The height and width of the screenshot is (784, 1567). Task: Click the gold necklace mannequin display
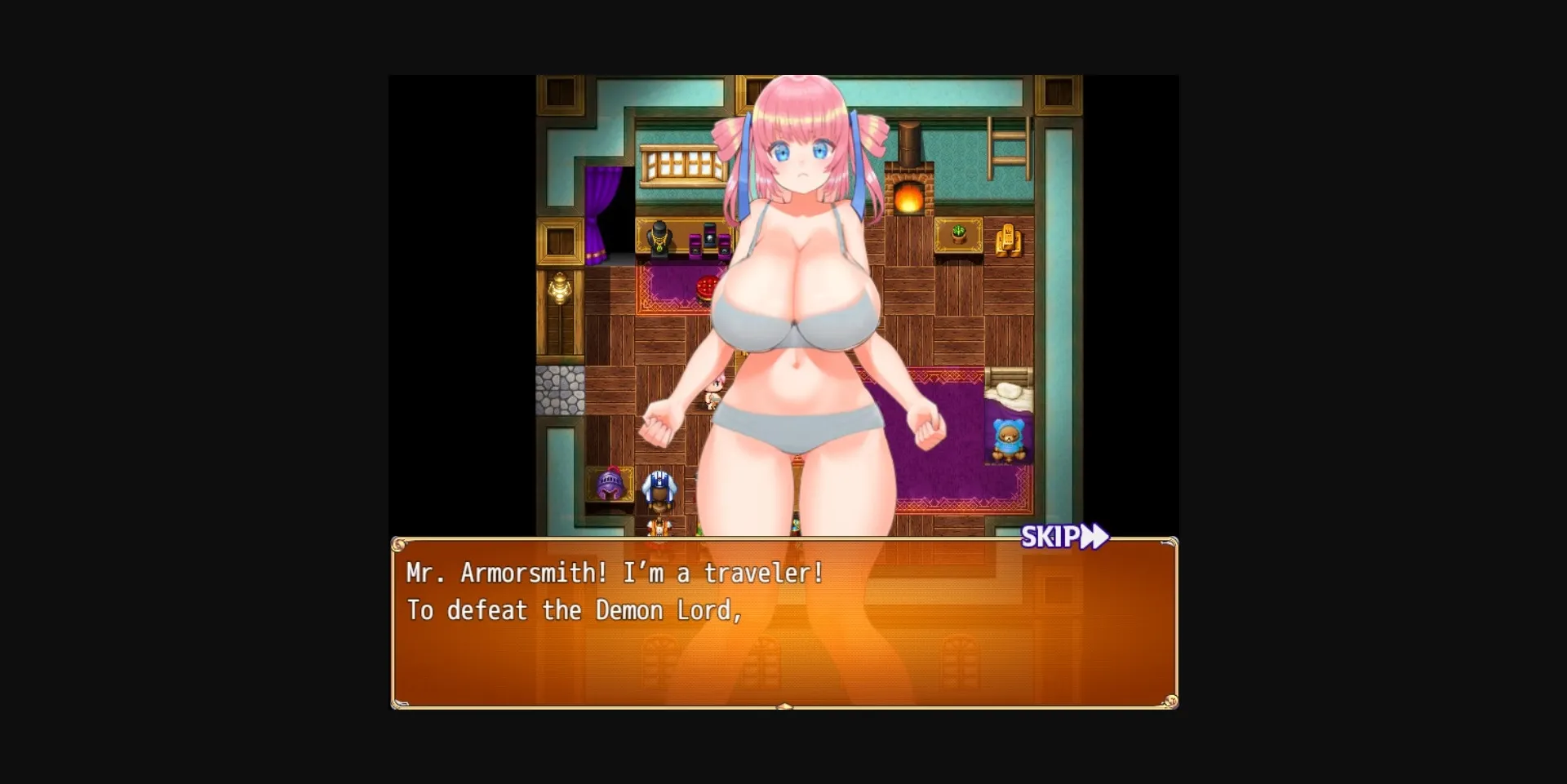click(659, 238)
